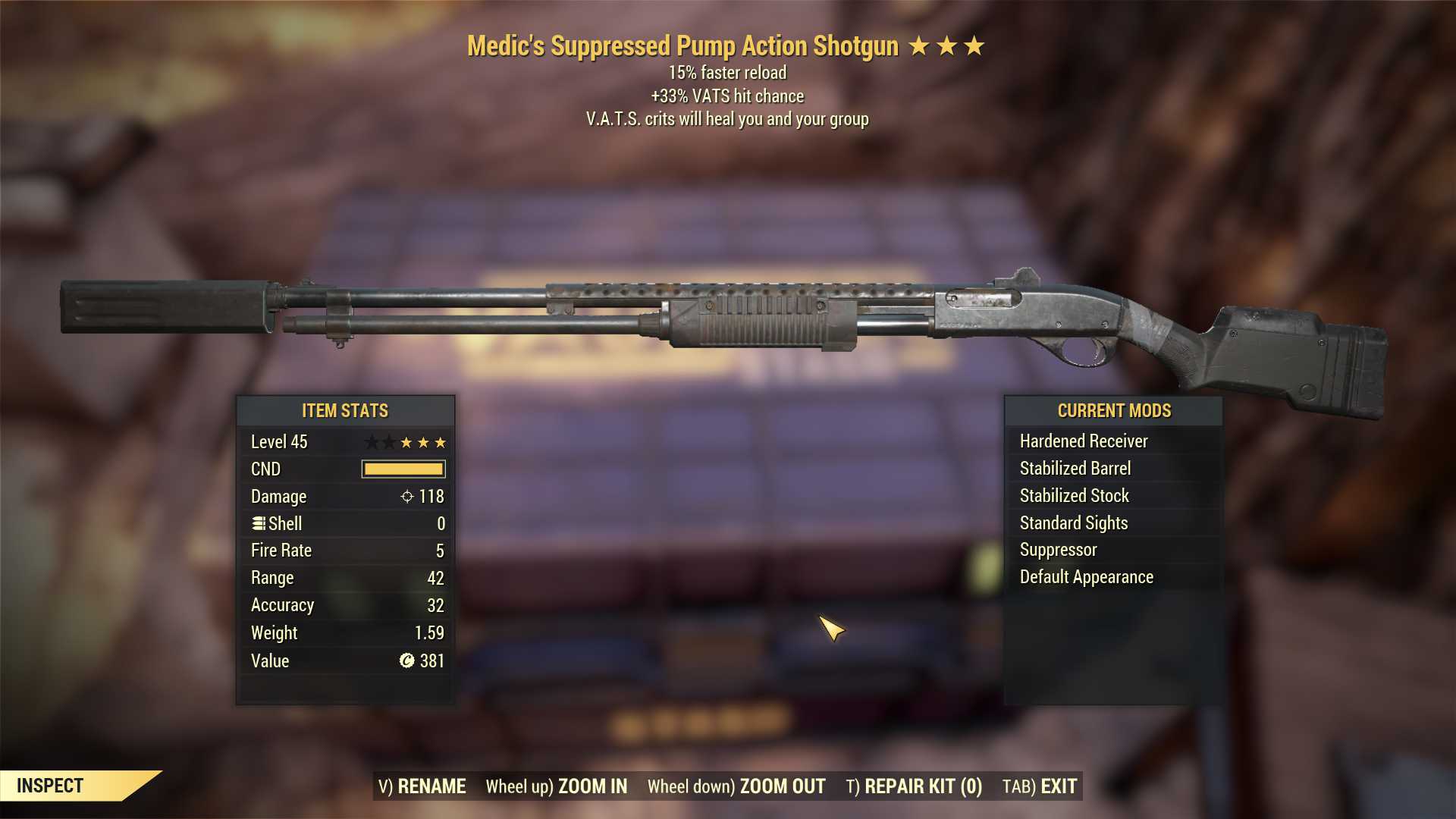Toggle the Default Appearance option
Image resolution: width=1456 pixels, height=819 pixels.
pos(1087,576)
